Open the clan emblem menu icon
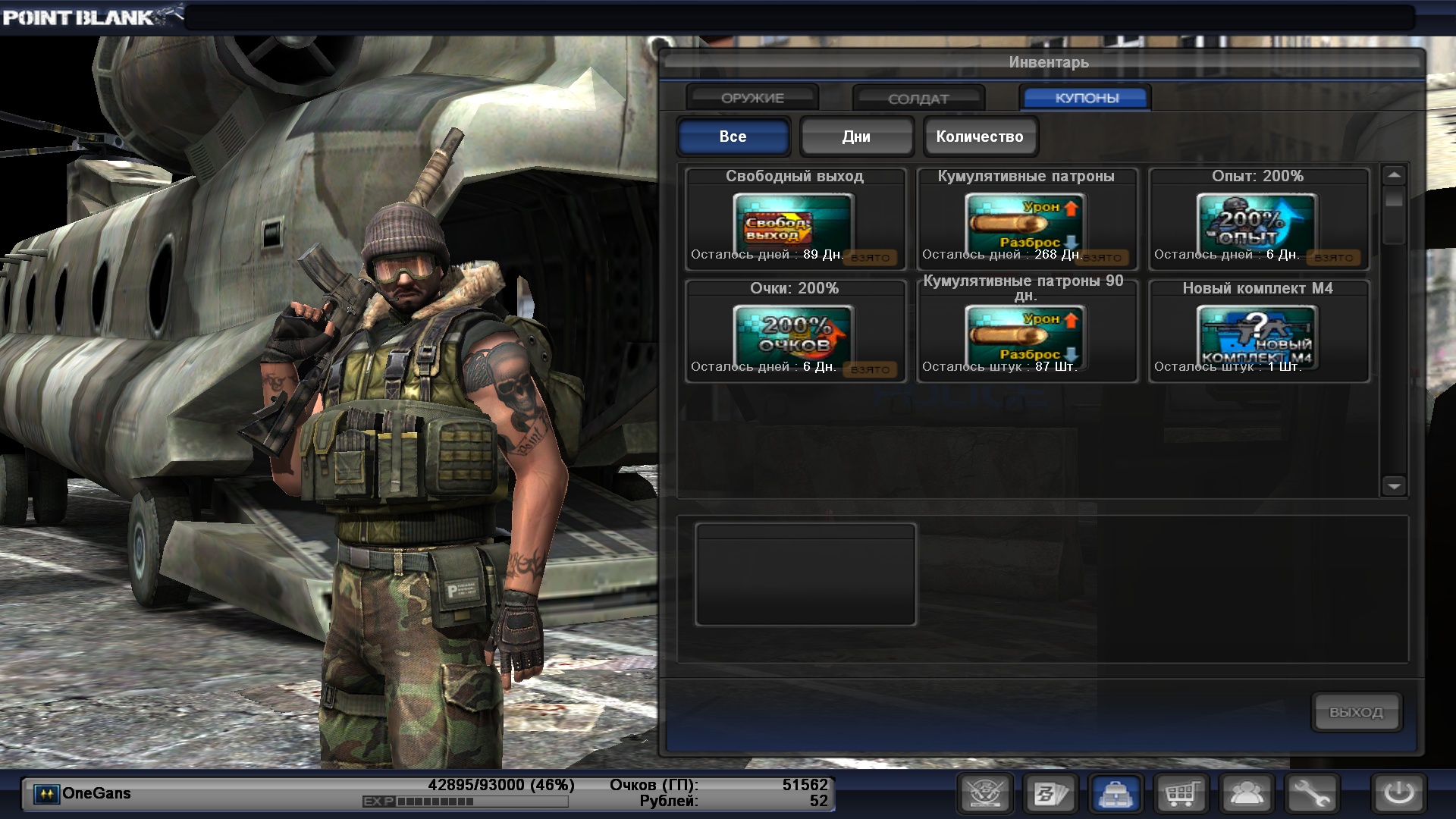 (x=985, y=794)
